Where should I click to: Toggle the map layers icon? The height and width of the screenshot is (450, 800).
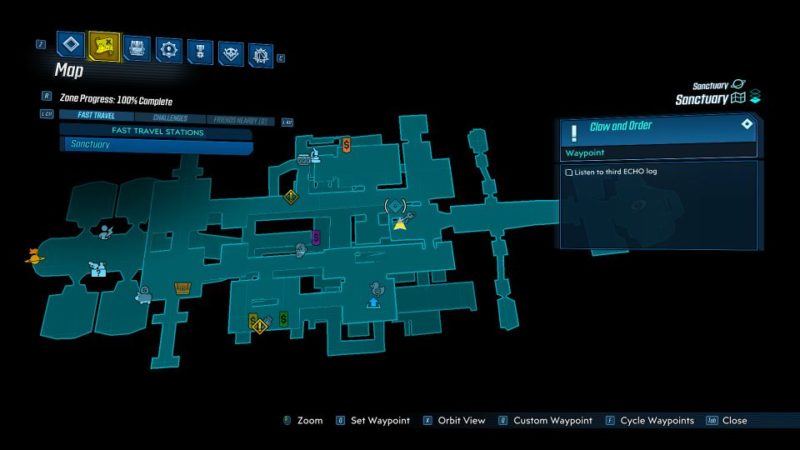[756, 96]
